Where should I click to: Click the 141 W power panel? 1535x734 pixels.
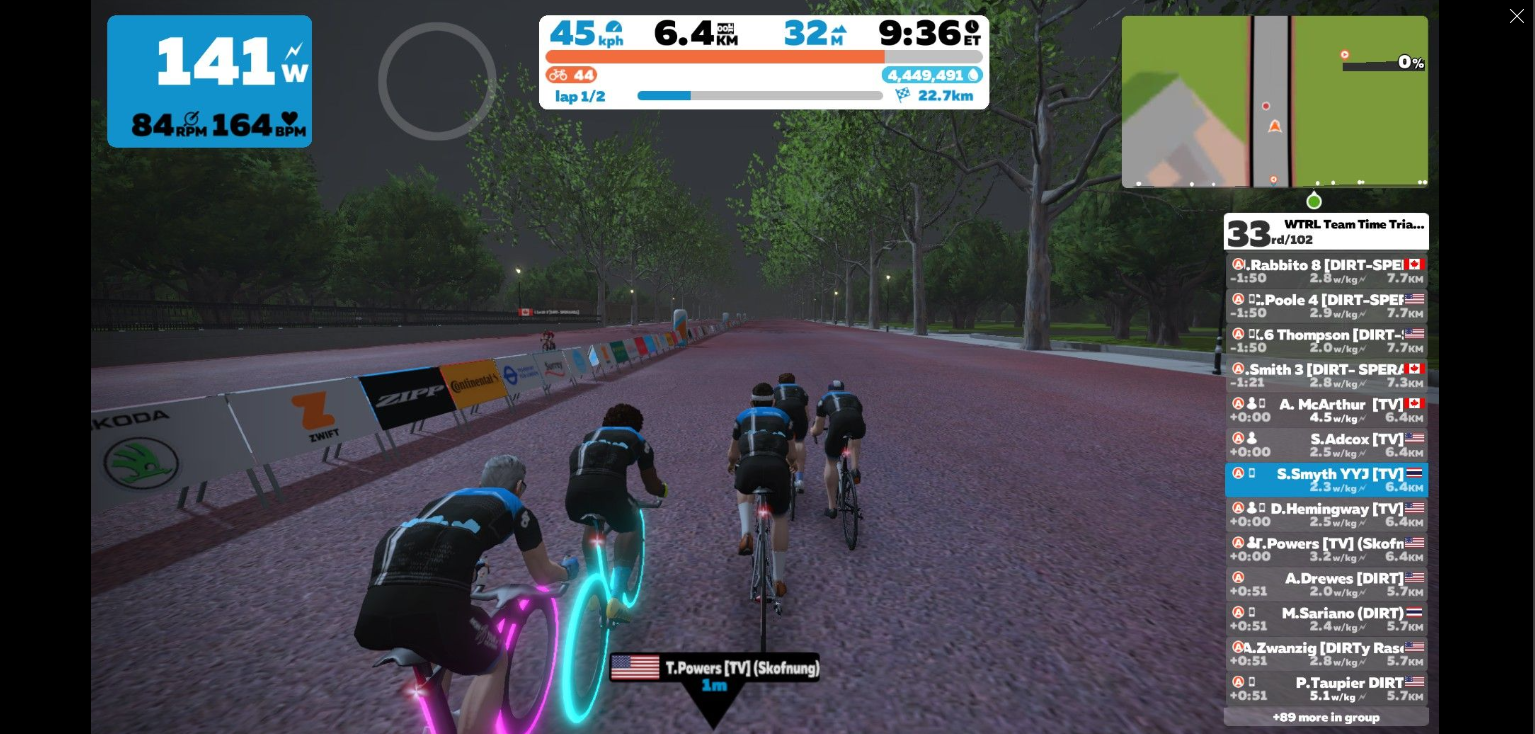click(209, 81)
